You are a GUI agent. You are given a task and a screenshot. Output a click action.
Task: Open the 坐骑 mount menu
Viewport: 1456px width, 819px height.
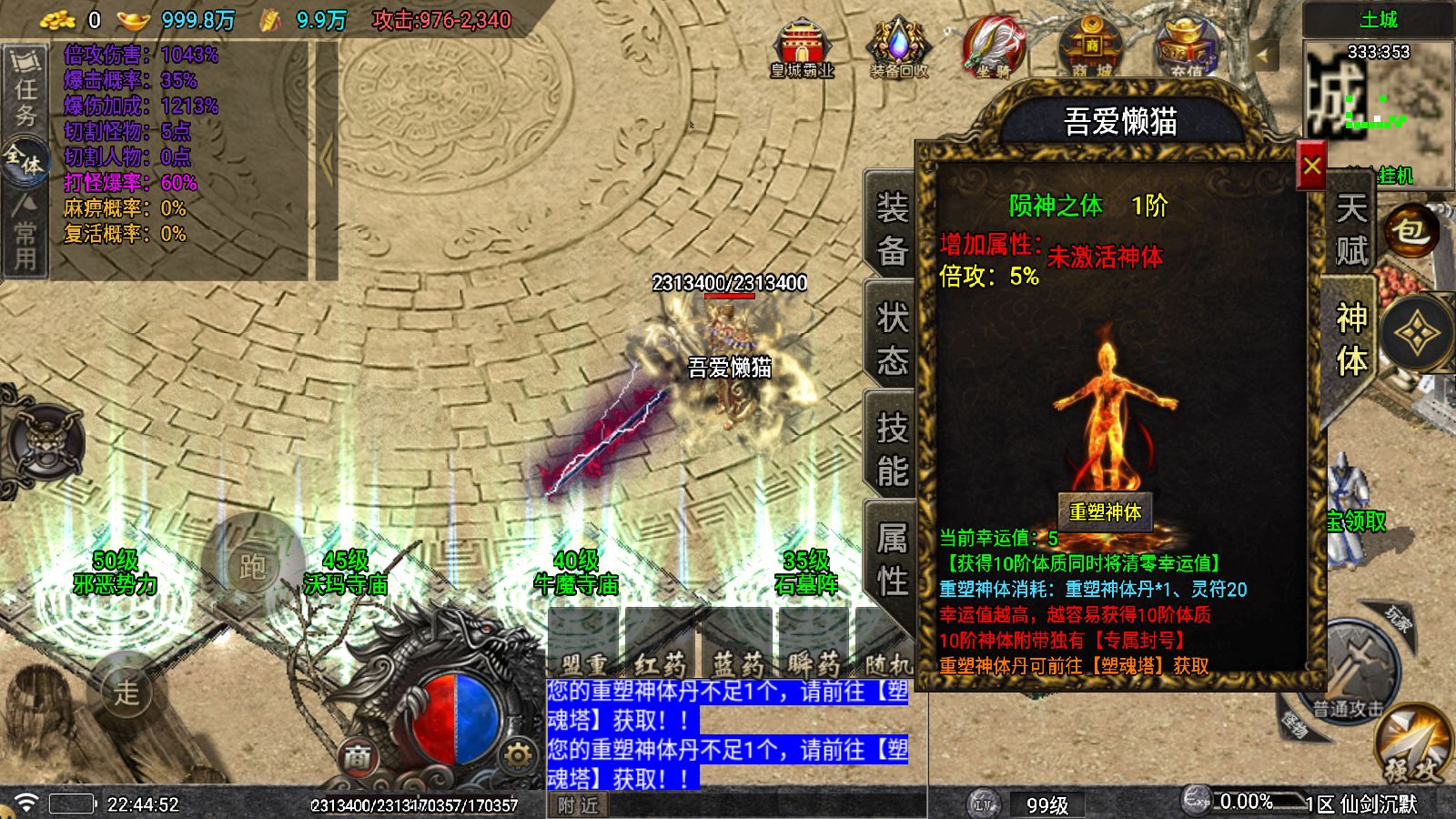coord(994,48)
